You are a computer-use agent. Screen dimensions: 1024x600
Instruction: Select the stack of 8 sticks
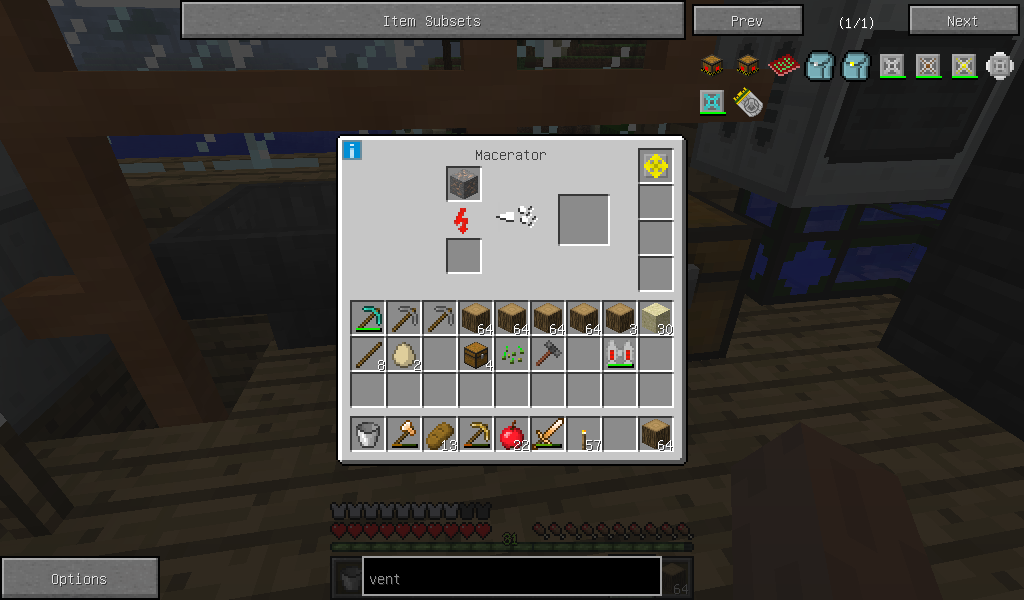[x=368, y=354]
